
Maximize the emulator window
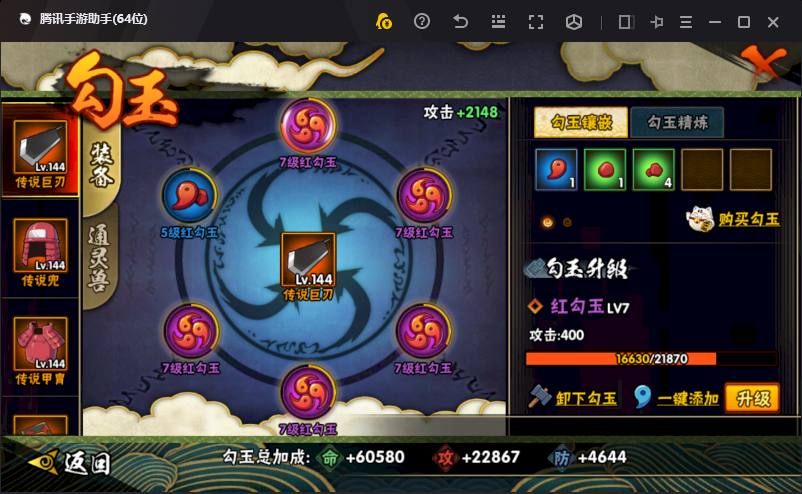point(744,21)
